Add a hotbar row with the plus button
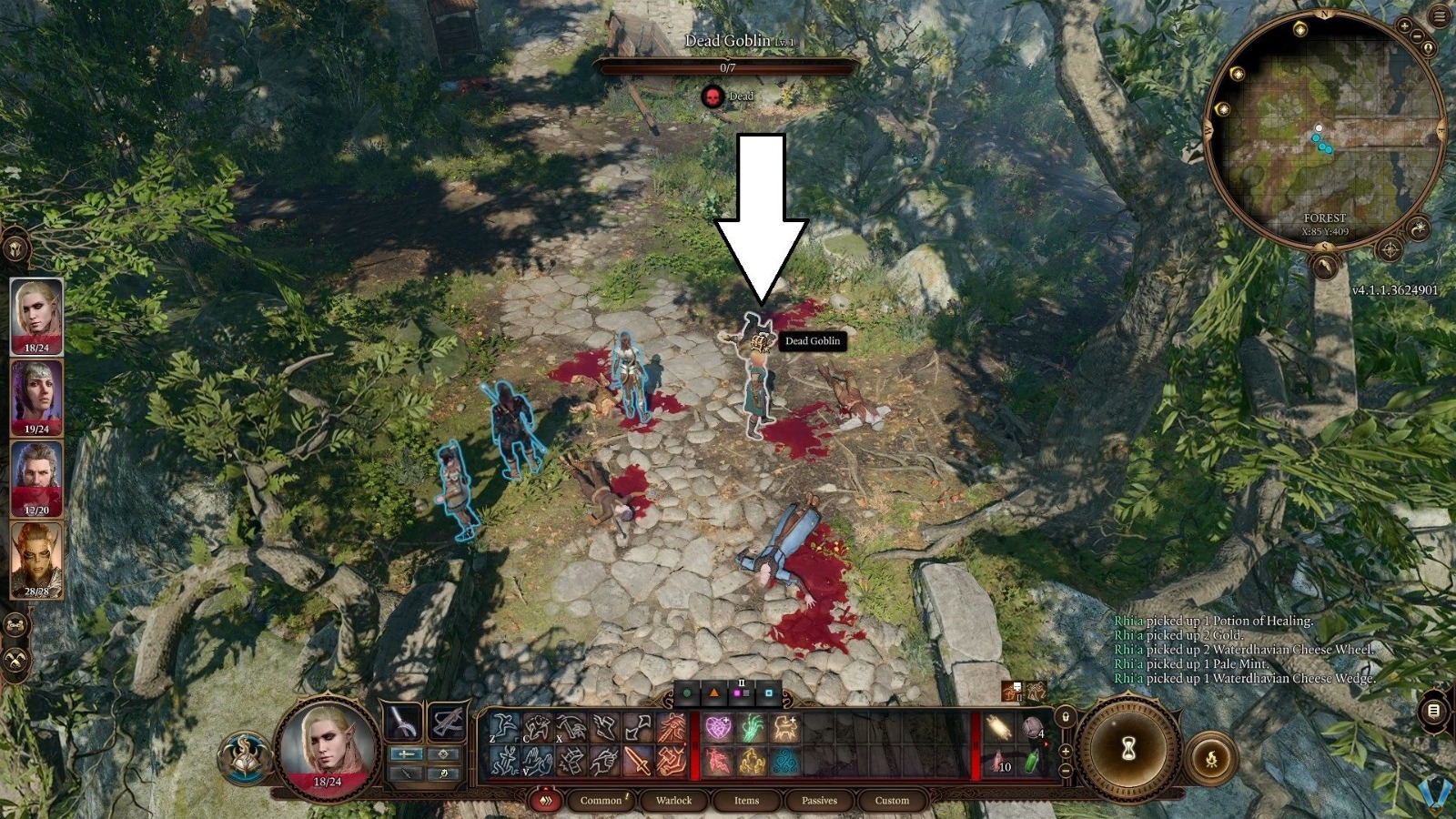This screenshot has height=819, width=1456. pyautogui.click(x=1065, y=751)
